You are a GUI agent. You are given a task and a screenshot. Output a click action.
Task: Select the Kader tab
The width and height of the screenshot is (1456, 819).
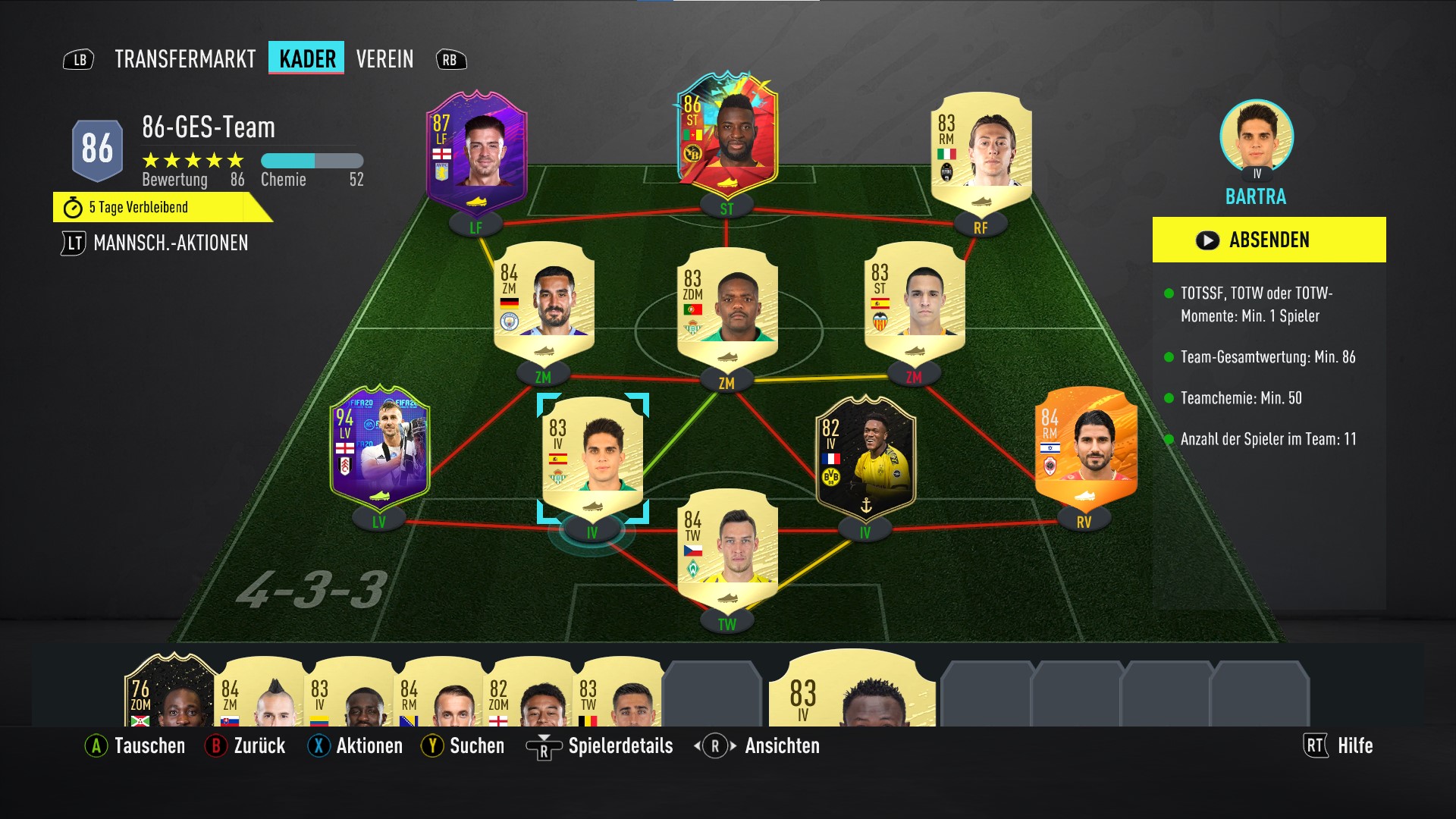click(306, 58)
